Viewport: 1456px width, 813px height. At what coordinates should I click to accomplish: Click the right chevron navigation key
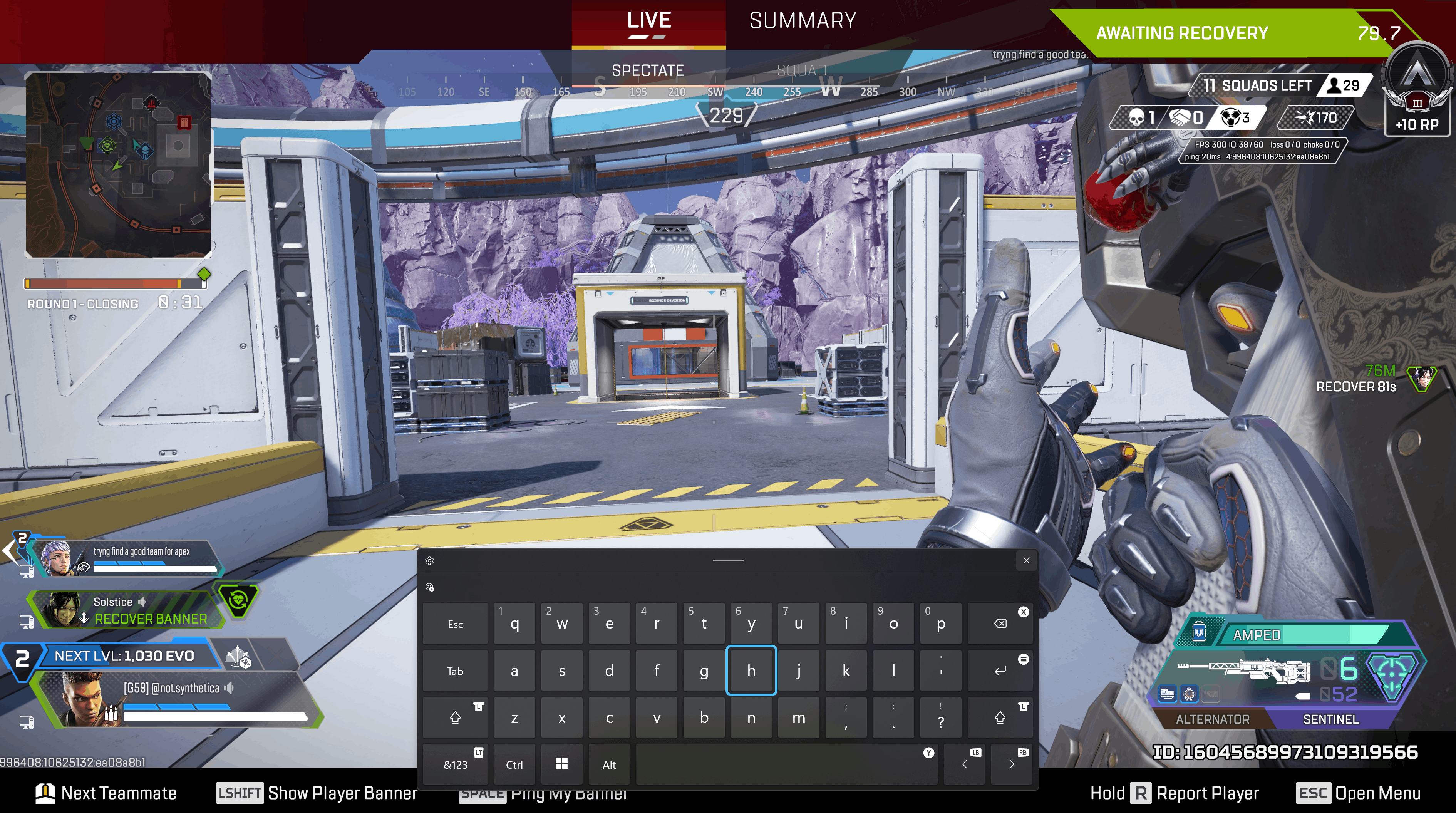1012,764
